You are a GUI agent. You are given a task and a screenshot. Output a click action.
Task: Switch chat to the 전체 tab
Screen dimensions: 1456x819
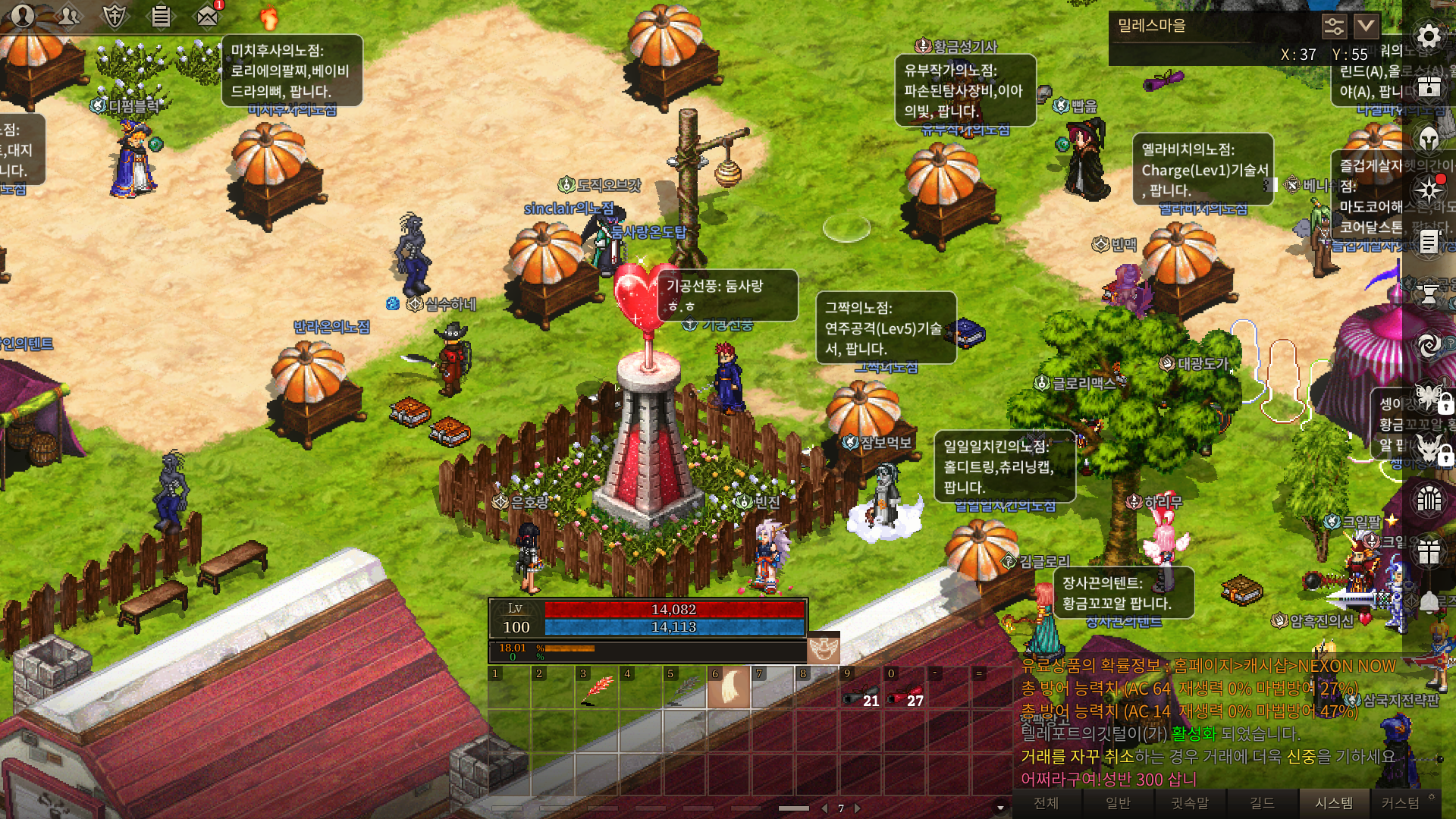[1046, 803]
